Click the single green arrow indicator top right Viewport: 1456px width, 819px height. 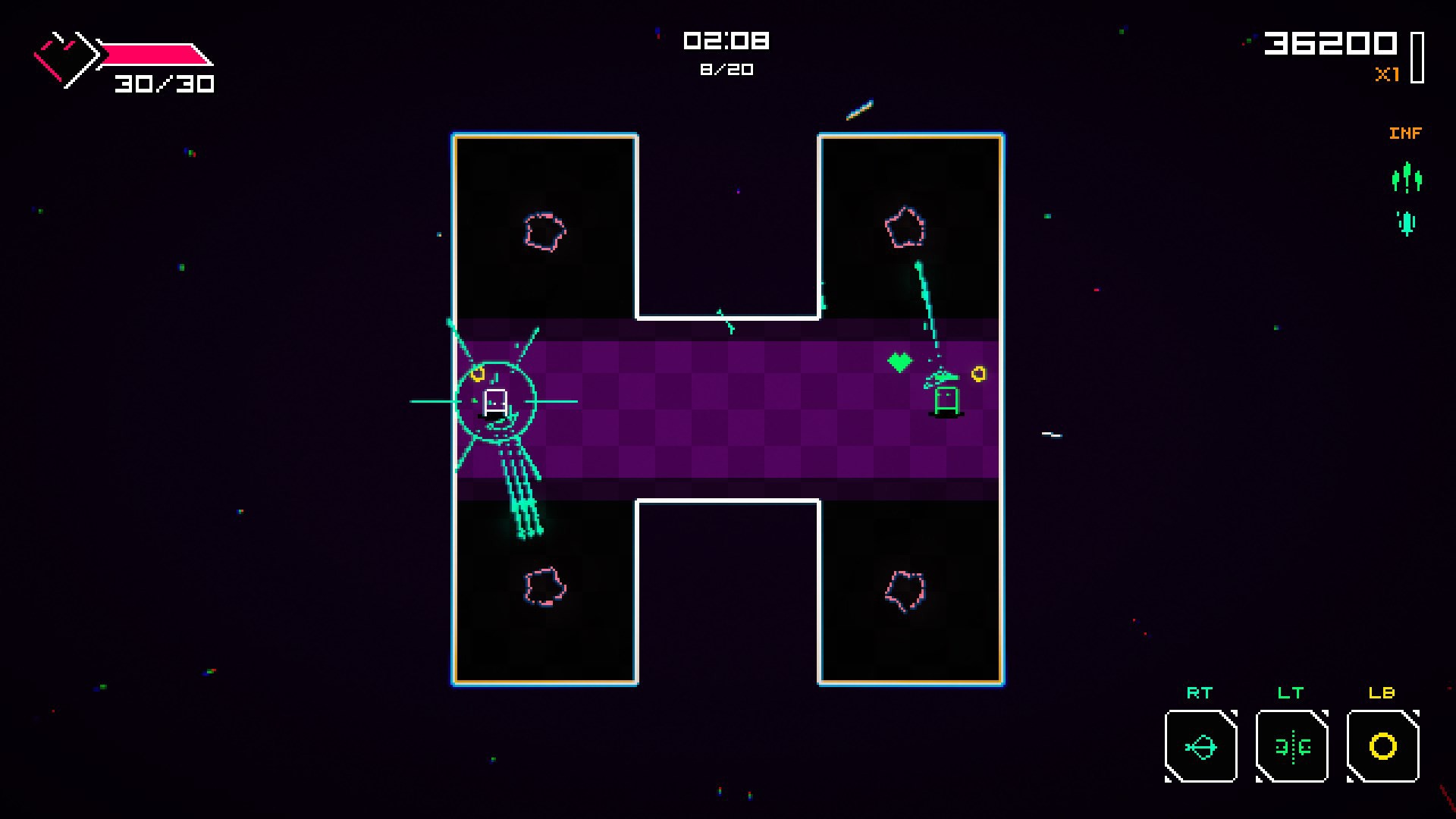tap(1407, 224)
